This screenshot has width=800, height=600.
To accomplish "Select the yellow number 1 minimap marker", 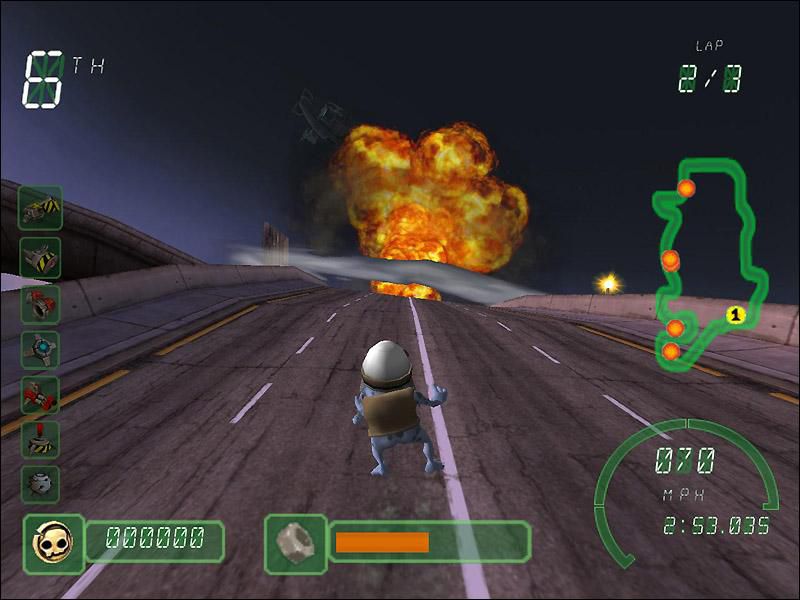I will [737, 316].
